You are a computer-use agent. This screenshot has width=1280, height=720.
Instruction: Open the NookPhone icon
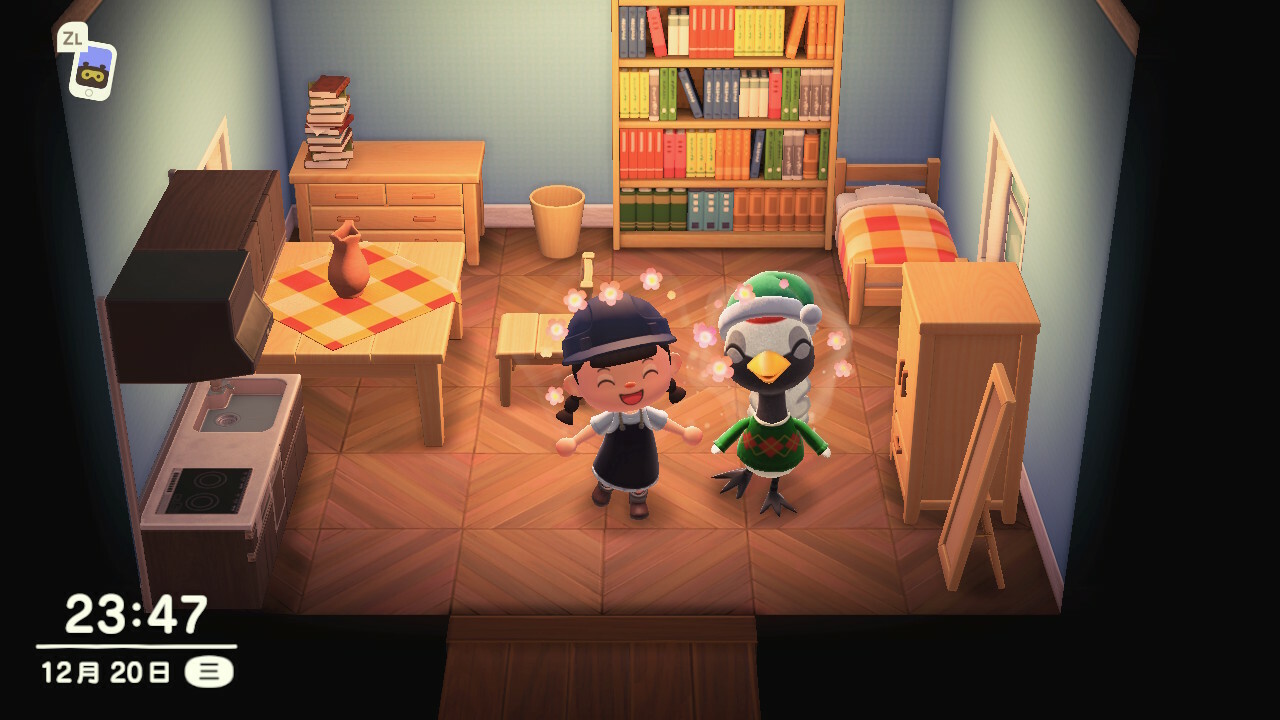tap(92, 70)
